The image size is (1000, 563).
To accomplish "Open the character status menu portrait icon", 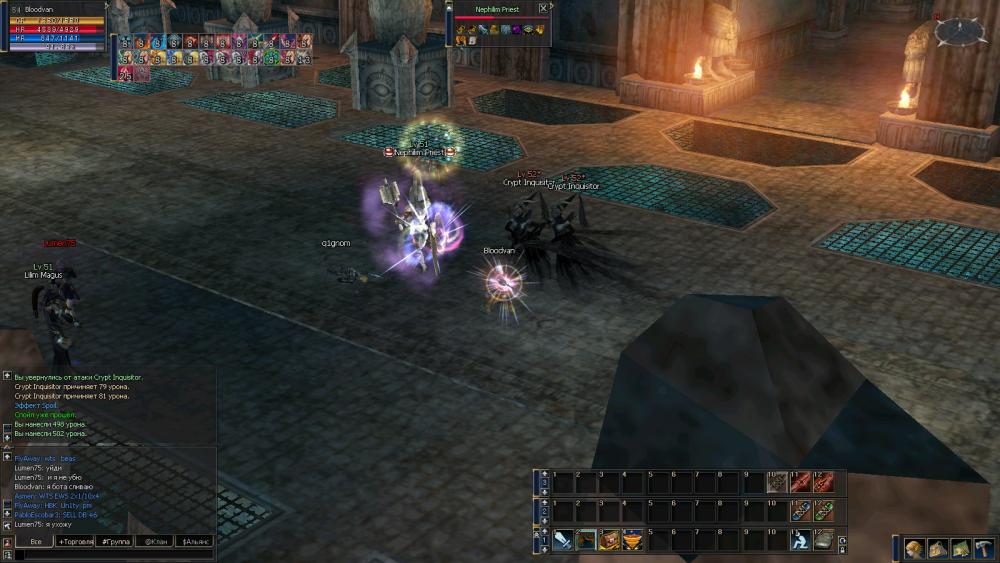I will [x=914, y=548].
